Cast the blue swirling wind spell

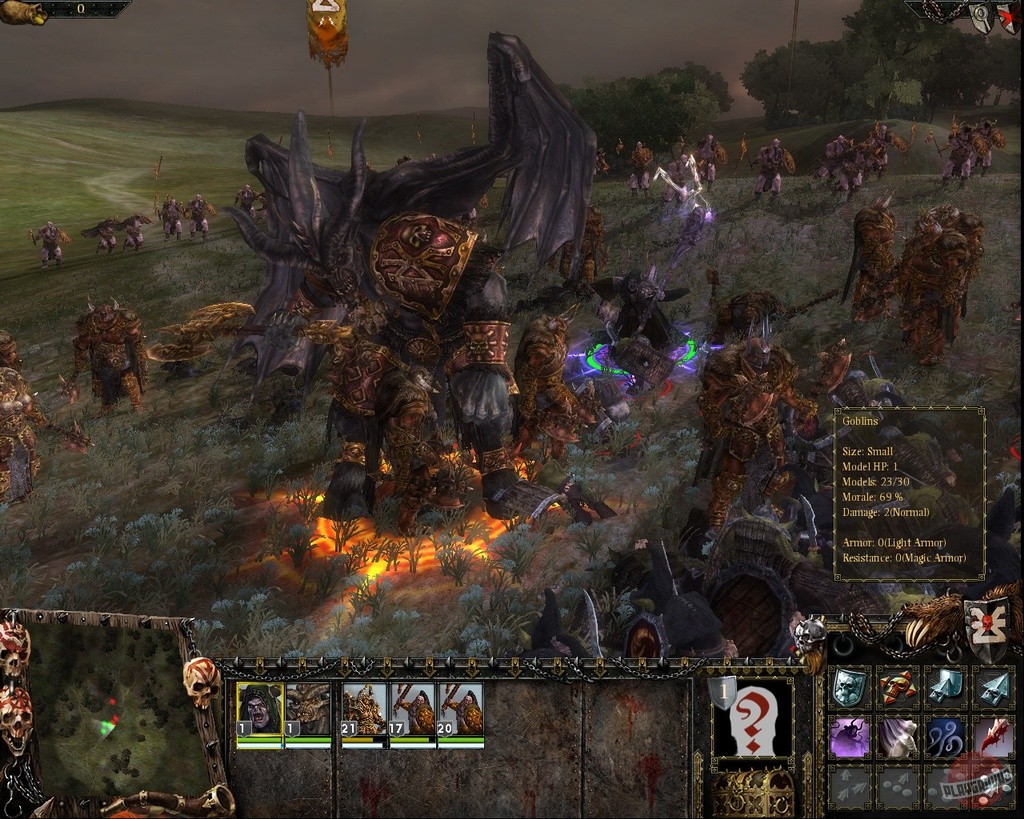[945, 737]
